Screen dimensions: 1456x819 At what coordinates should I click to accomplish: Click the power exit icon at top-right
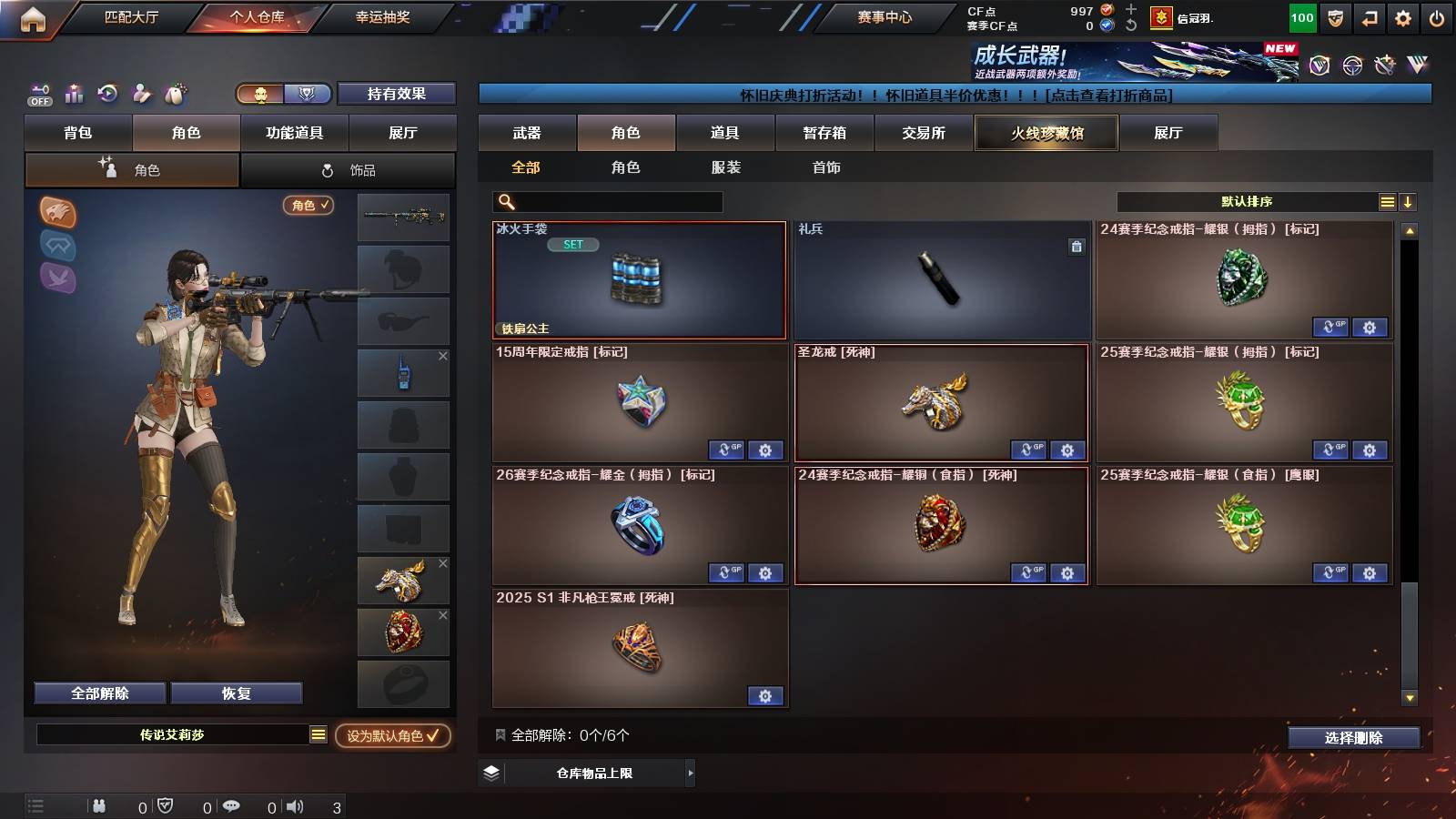[x=1436, y=17]
